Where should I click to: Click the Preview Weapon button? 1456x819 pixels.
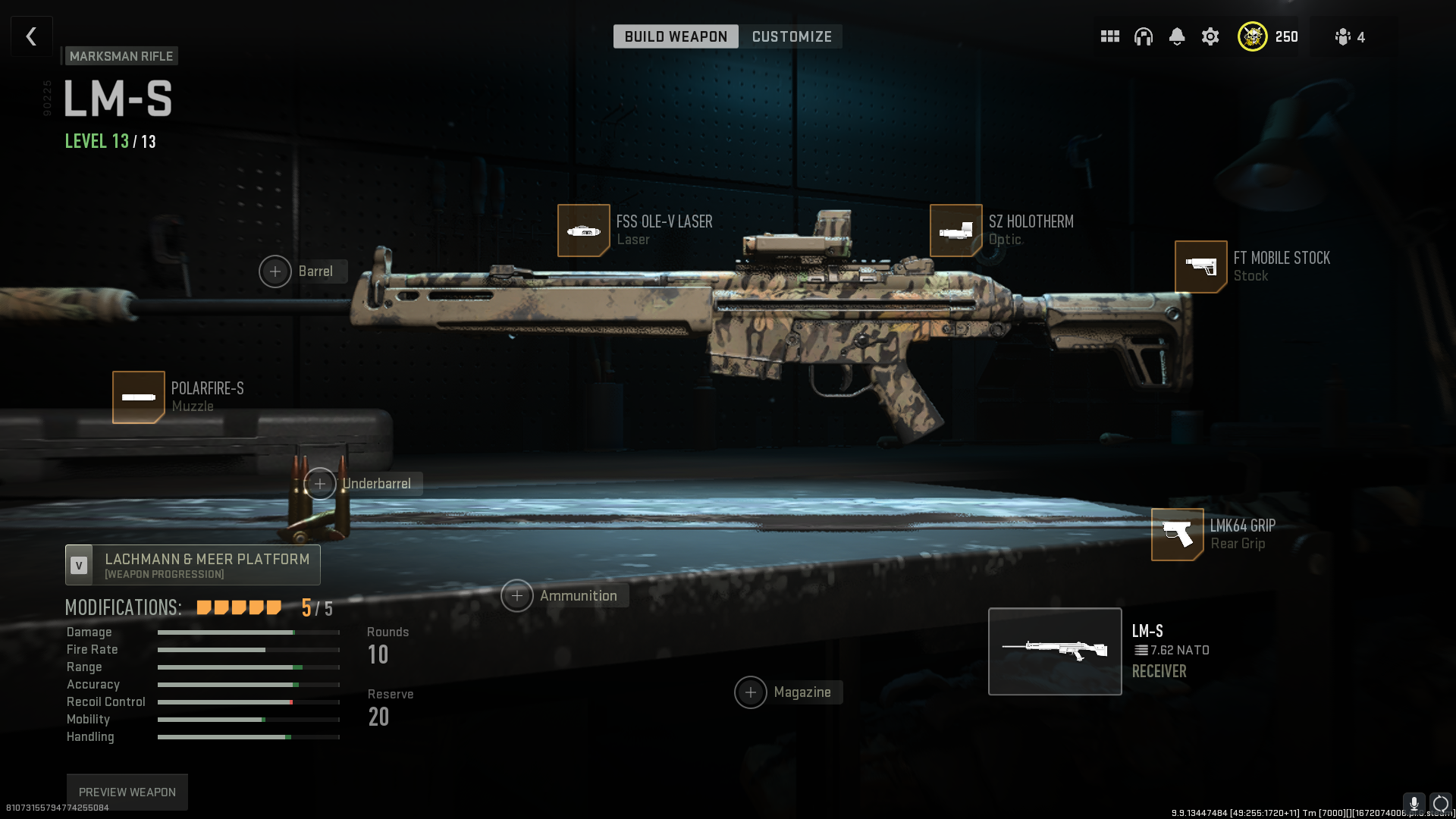tap(127, 792)
